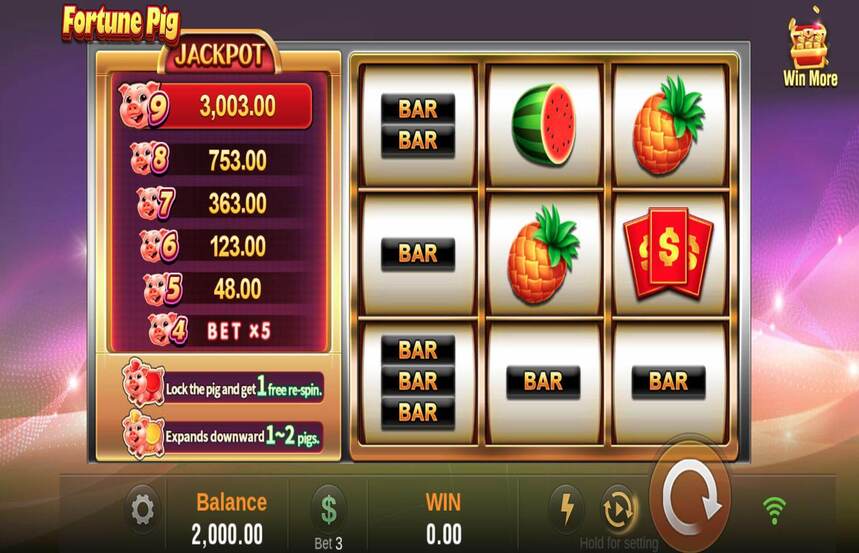Screen dimensions: 859x553
Task: Activate the auto-spin button
Action: tap(618, 509)
